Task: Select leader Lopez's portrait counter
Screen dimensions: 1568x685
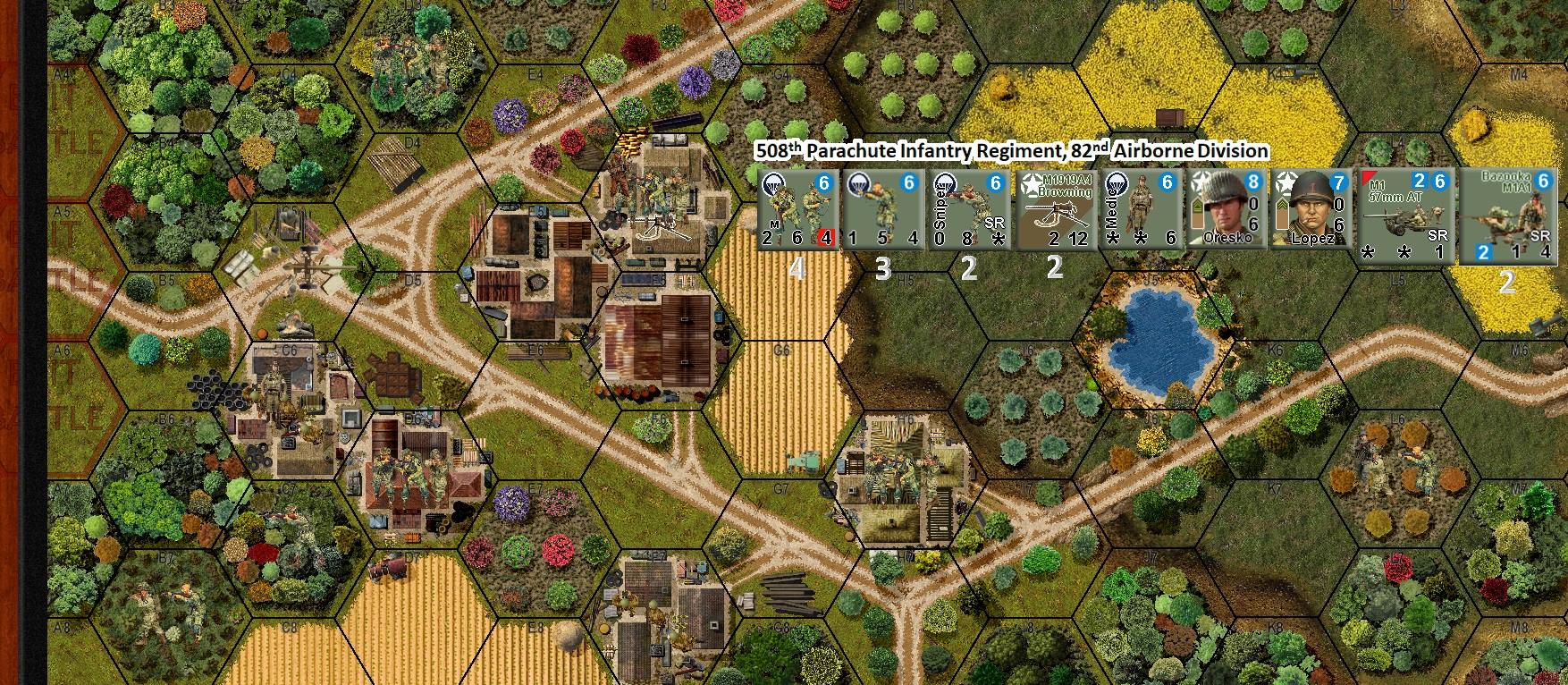Action: [1311, 210]
